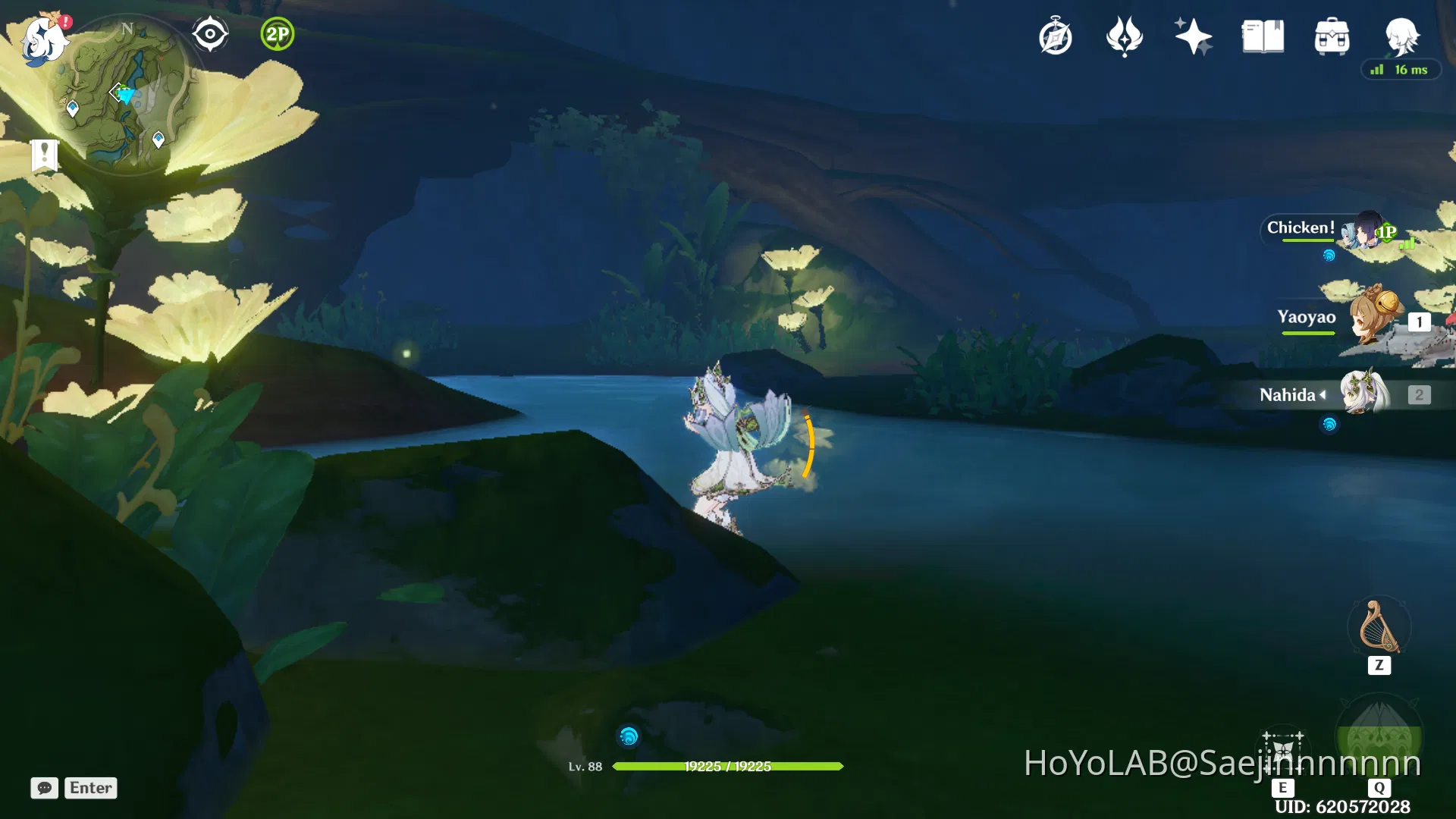Screen dimensions: 1456x819
Task: Open the Battle Pass sparkle icon
Action: pos(1192,36)
